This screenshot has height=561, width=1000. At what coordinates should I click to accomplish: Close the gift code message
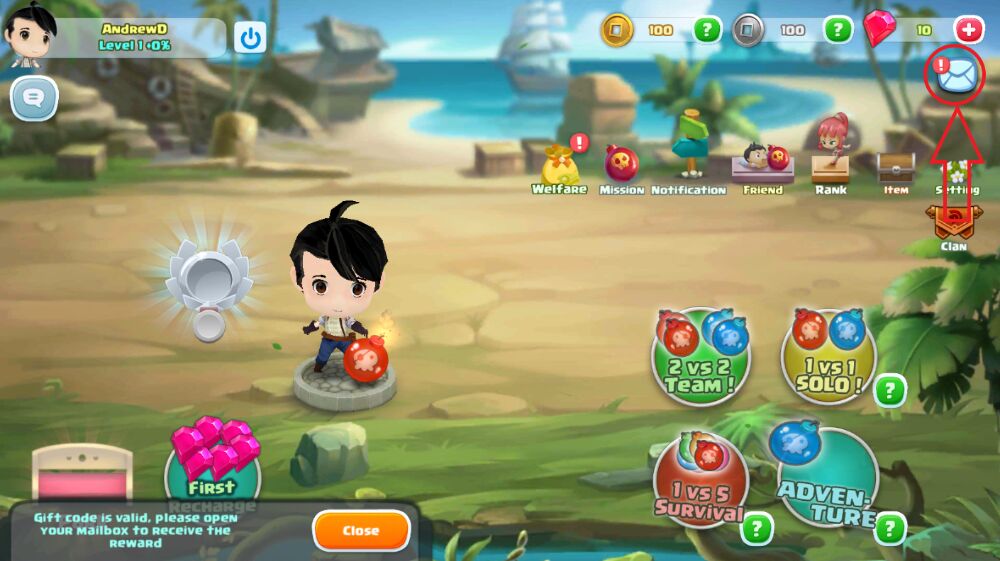click(x=361, y=531)
